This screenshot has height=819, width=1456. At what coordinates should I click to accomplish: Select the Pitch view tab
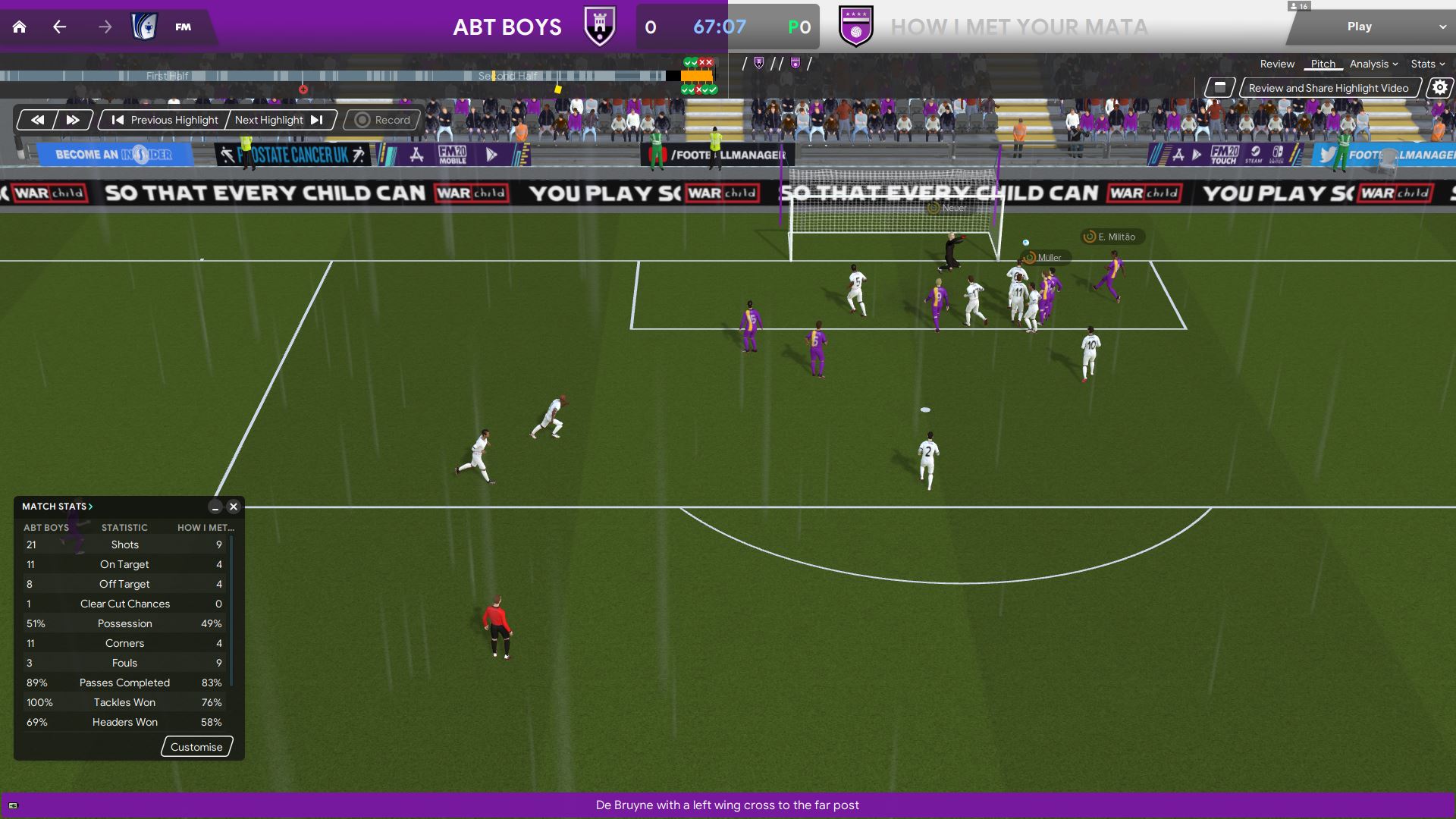pos(1323,64)
